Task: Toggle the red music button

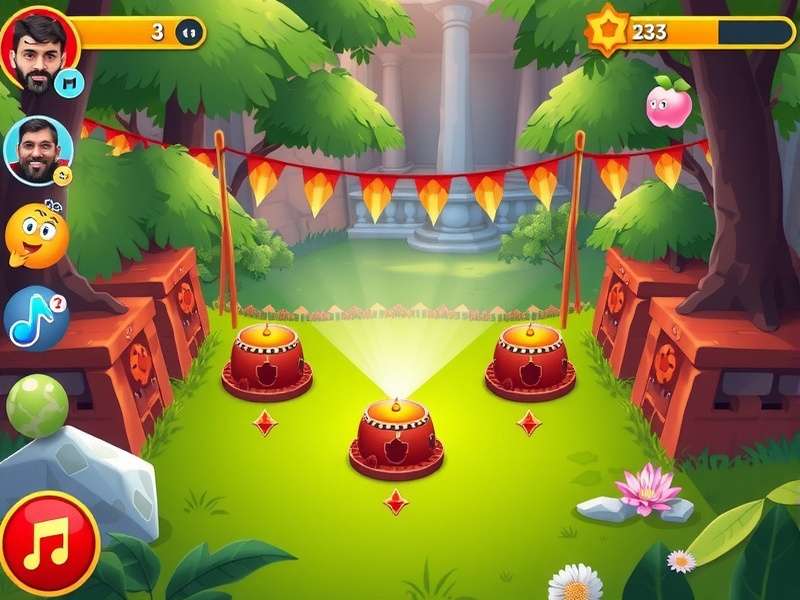Action: click(x=49, y=544)
